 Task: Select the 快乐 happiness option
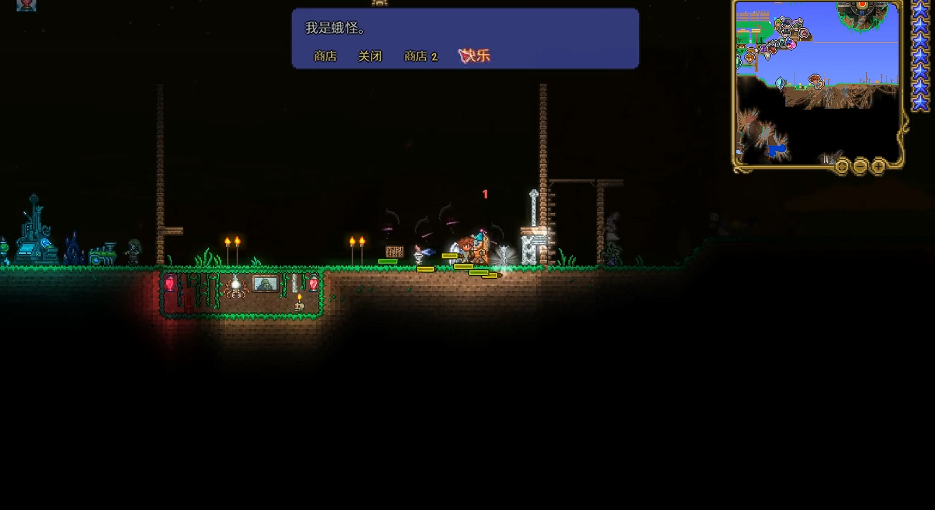(x=474, y=56)
